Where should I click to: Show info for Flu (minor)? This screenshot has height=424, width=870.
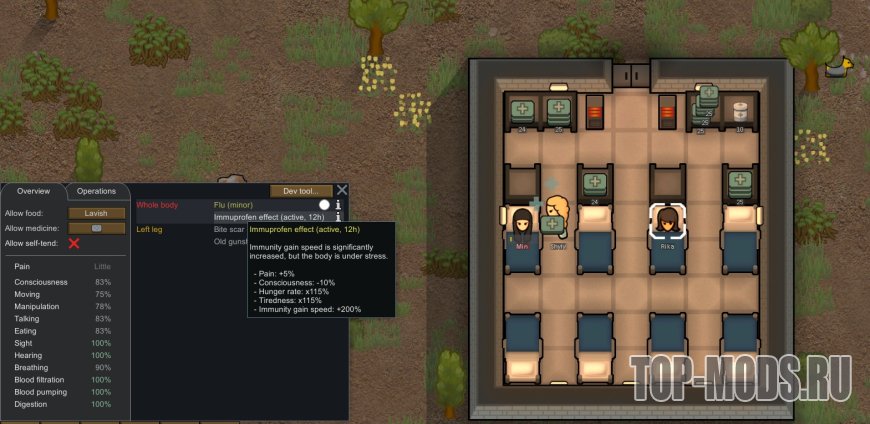(338, 204)
